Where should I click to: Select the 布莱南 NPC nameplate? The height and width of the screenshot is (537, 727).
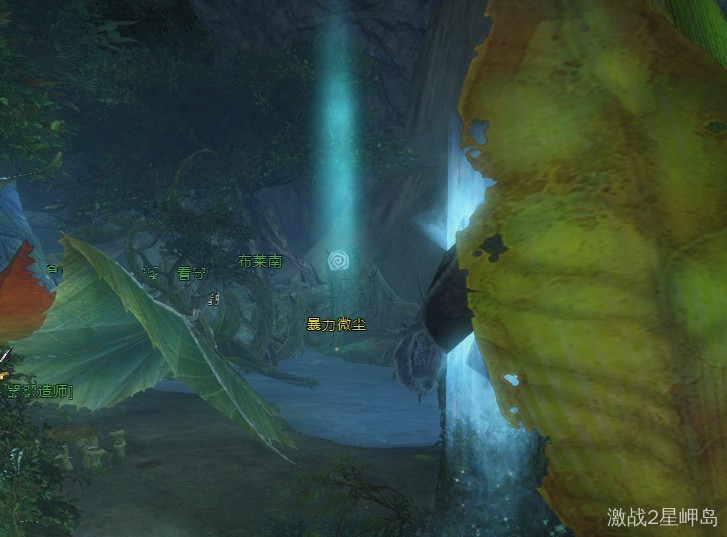point(260,262)
